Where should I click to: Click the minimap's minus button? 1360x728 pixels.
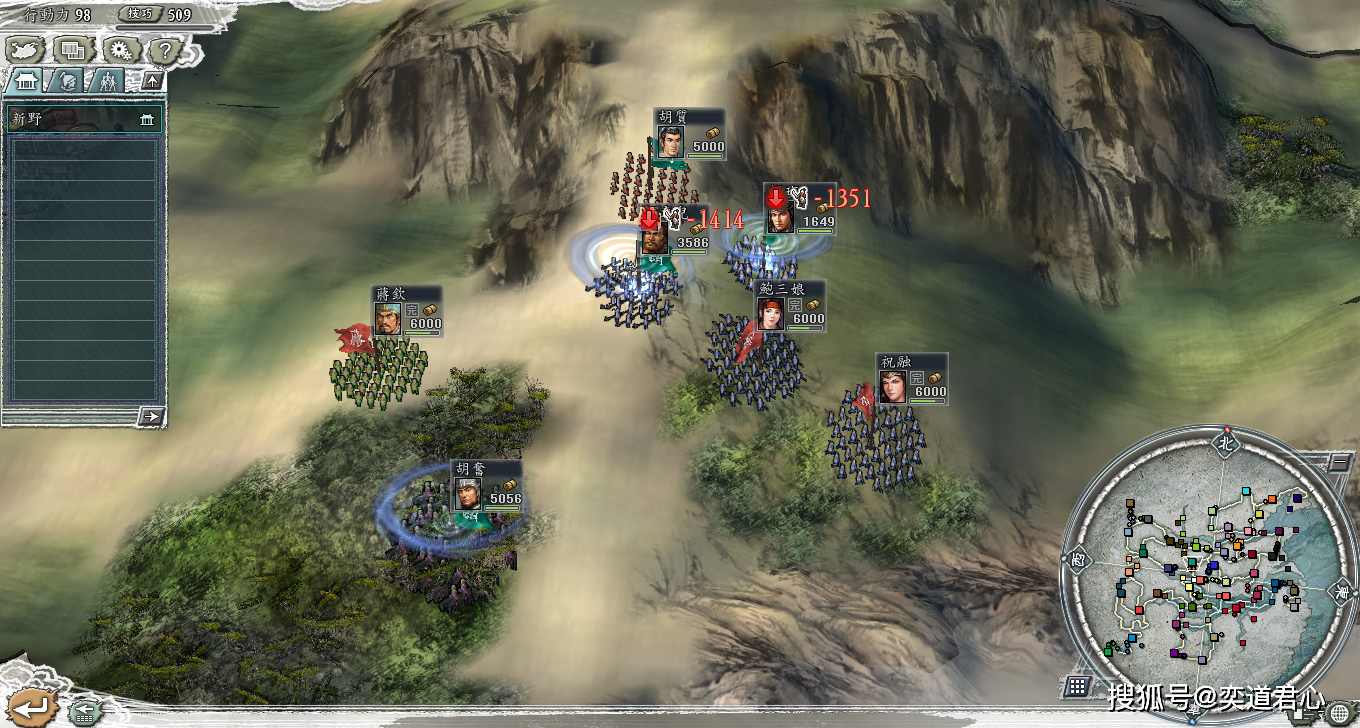tap(1338, 463)
